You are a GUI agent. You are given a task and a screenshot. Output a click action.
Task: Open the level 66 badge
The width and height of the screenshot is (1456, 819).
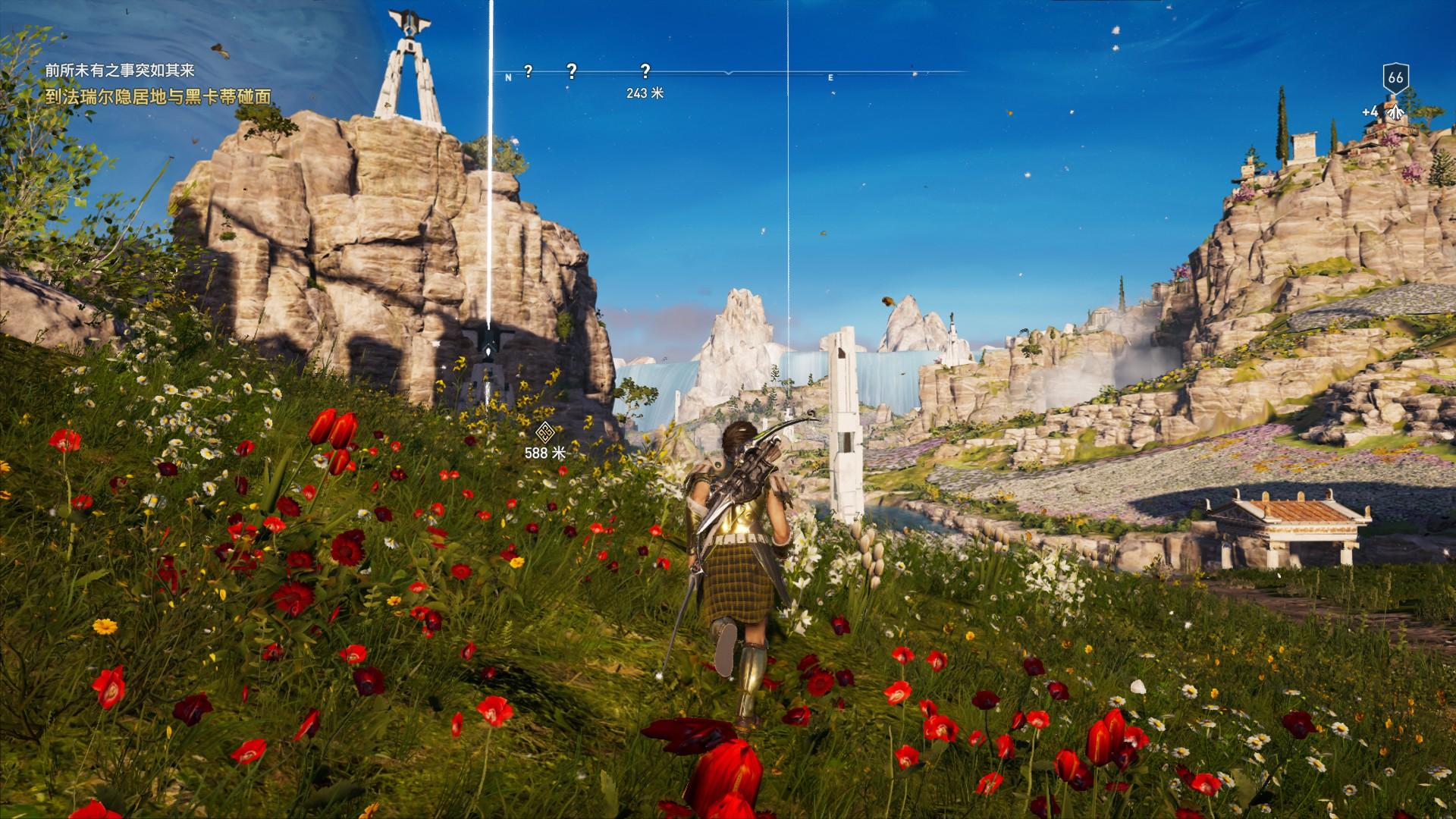pyautogui.click(x=1395, y=77)
